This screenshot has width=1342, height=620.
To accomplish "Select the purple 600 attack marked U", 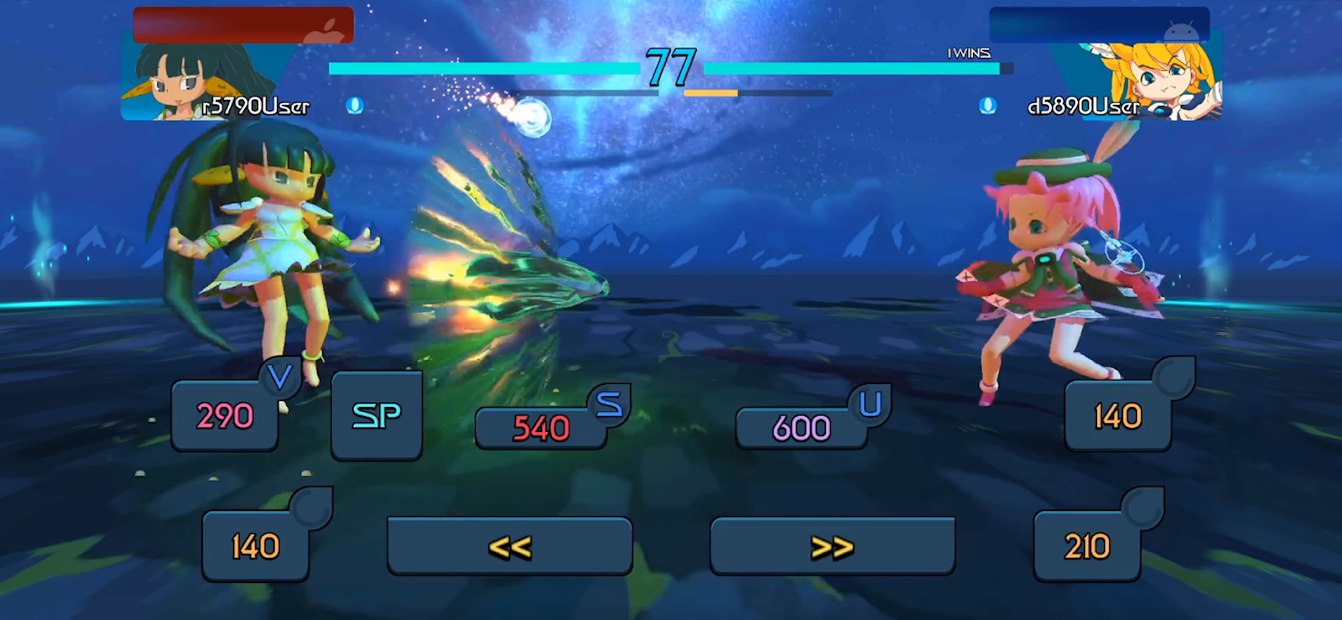I will [802, 428].
